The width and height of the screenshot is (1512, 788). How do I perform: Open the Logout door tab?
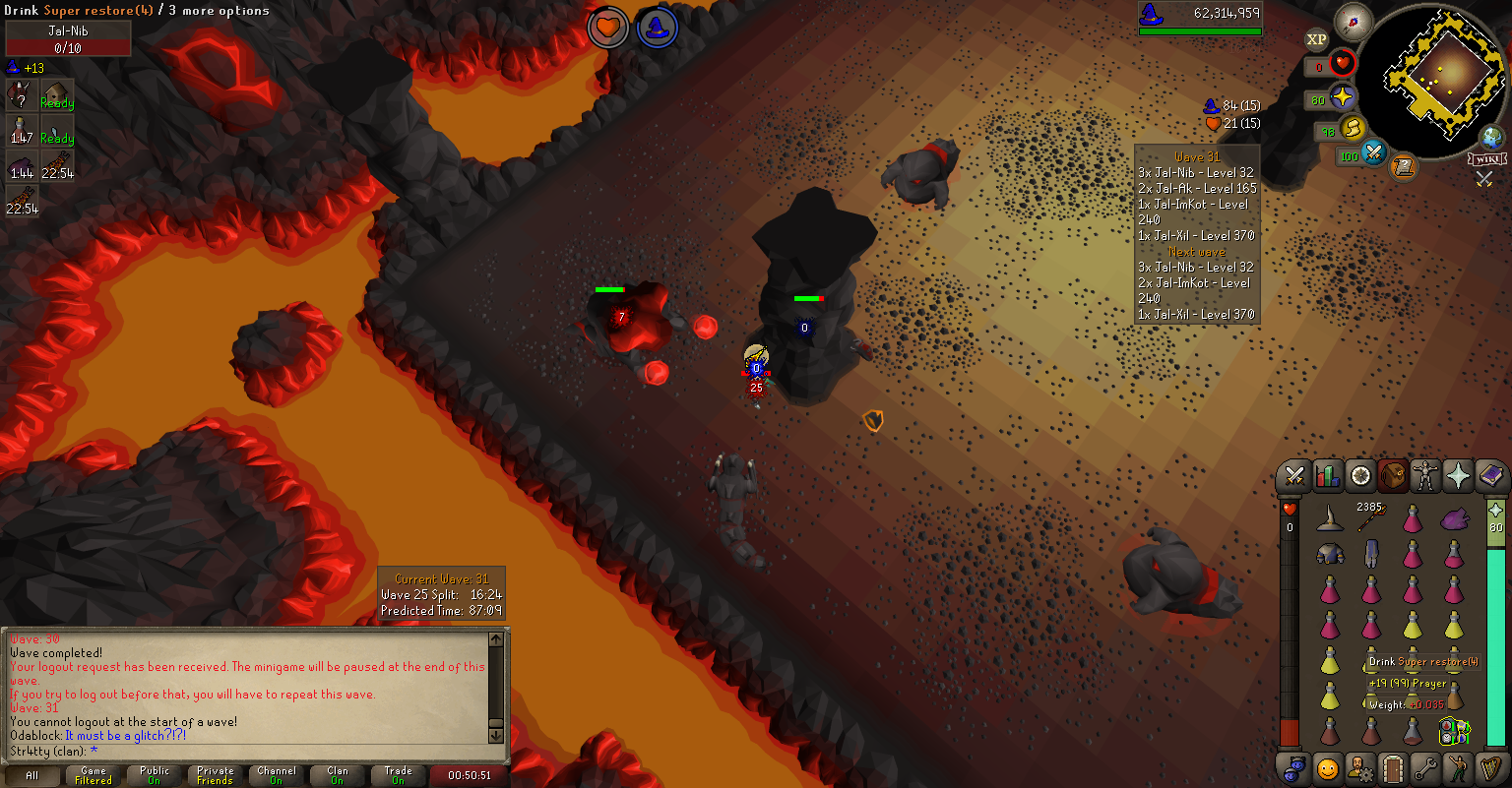click(x=1392, y=767)
